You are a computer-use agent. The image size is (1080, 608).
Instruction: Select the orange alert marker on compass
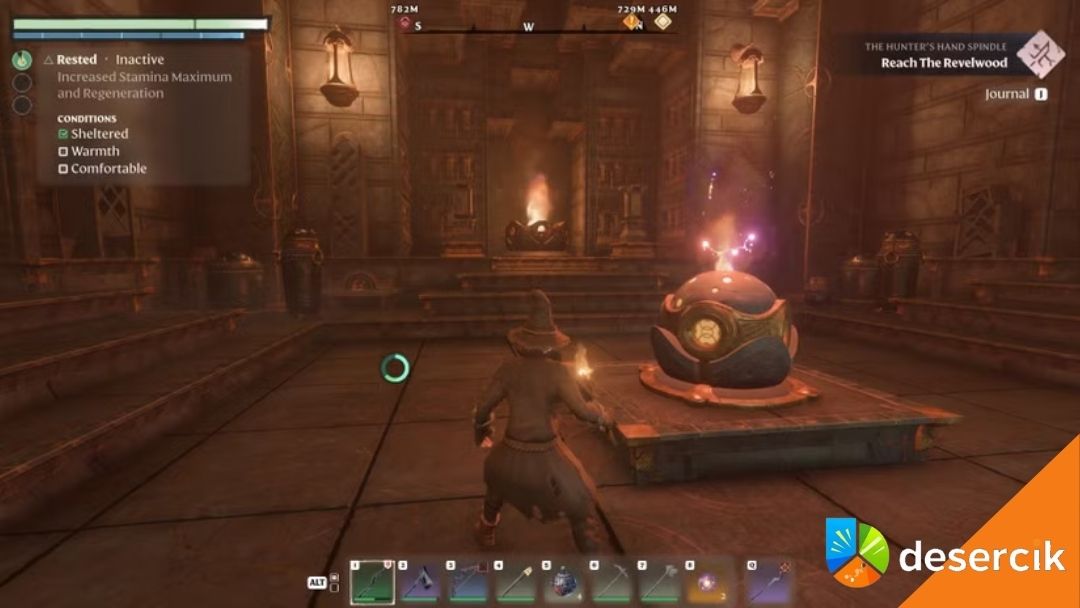click(x=631, y=23)
